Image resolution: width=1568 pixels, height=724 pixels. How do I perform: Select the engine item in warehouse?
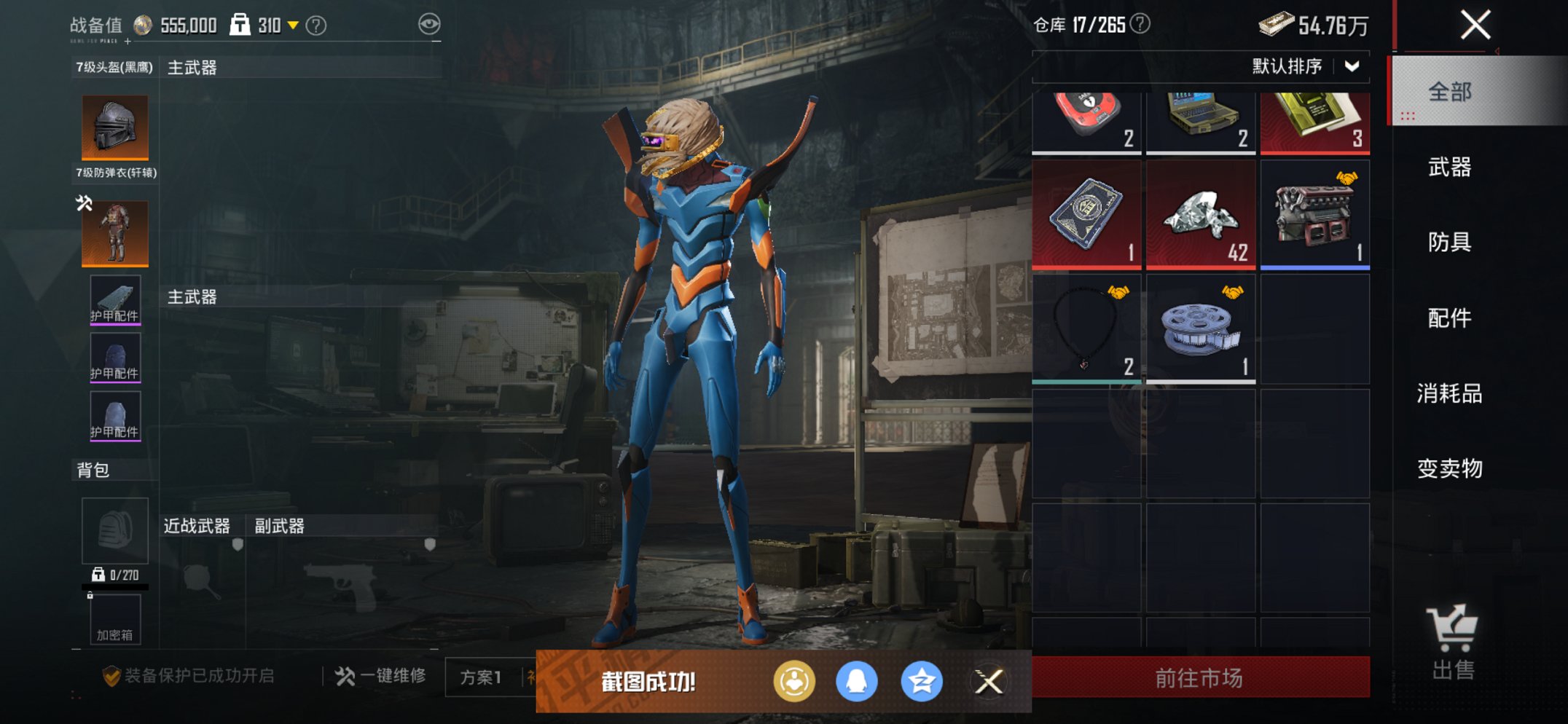pos(1314,215)
